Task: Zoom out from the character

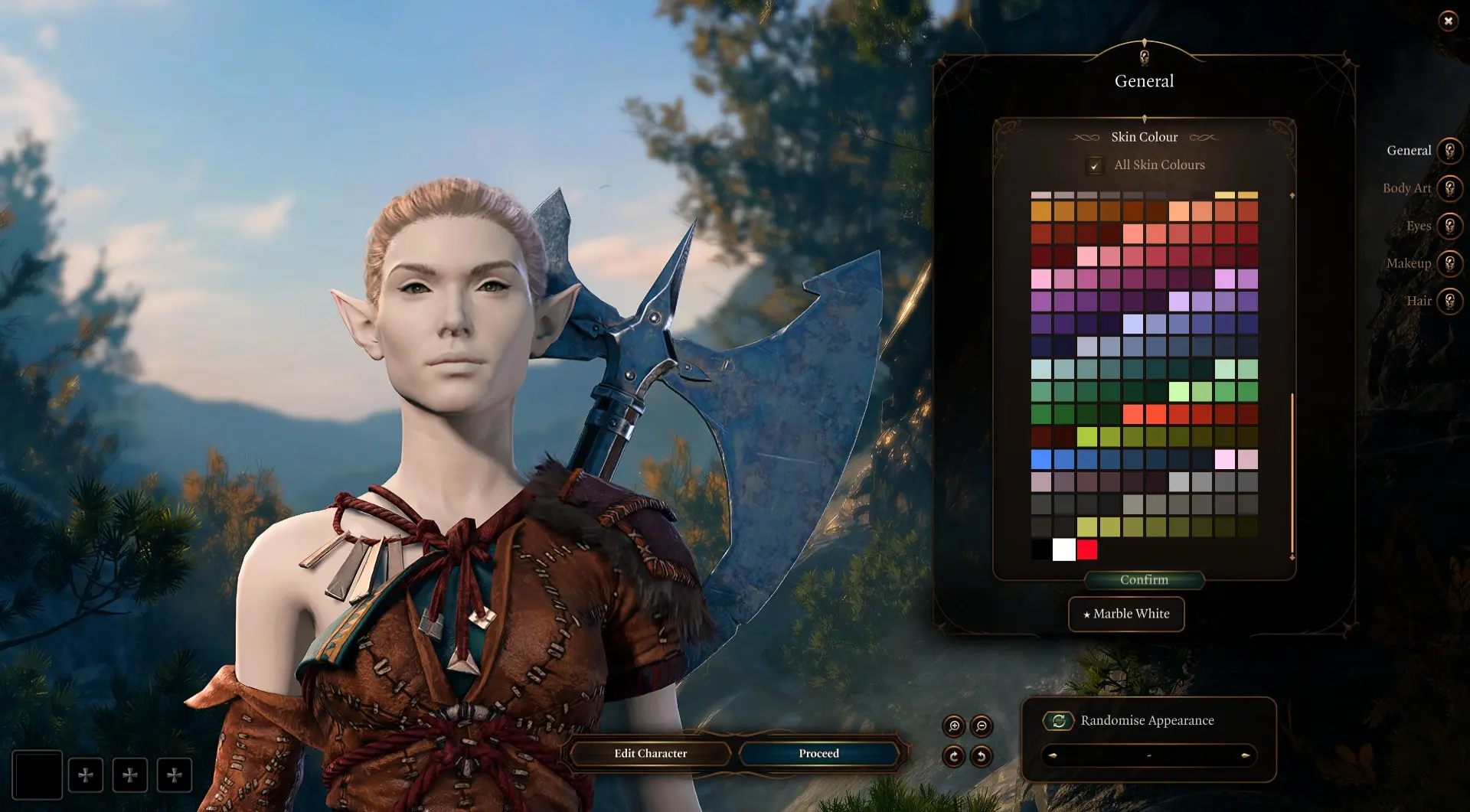Action: click(982, 726)
